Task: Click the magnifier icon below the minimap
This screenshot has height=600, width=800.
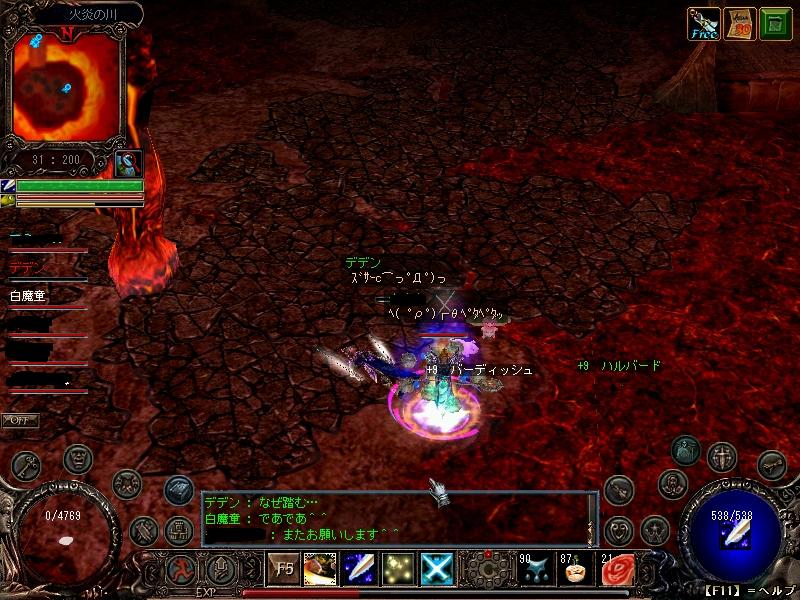Action: 127,163
